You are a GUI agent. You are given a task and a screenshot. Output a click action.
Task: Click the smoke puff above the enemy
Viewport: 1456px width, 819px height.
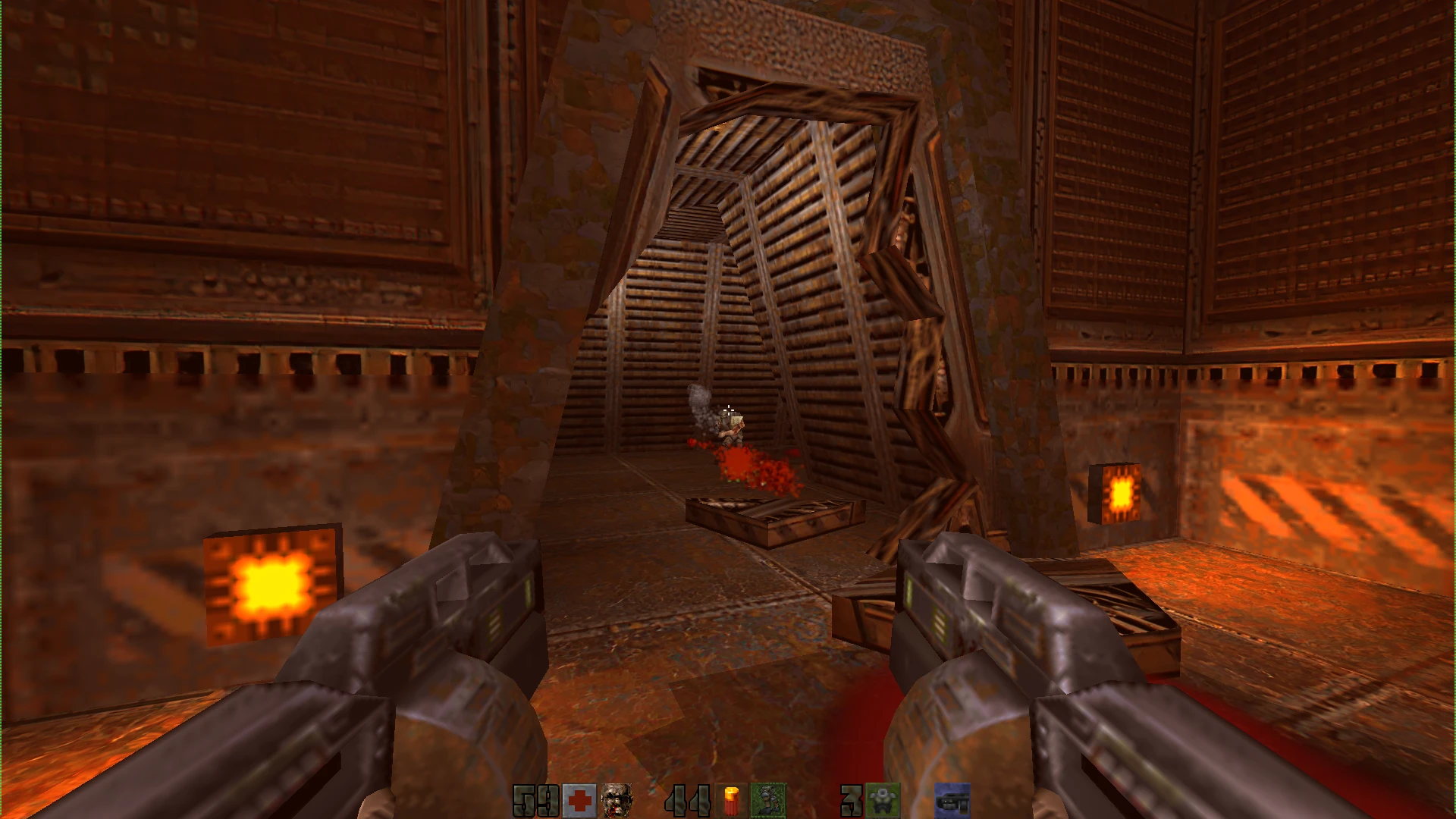click(698, 398)
